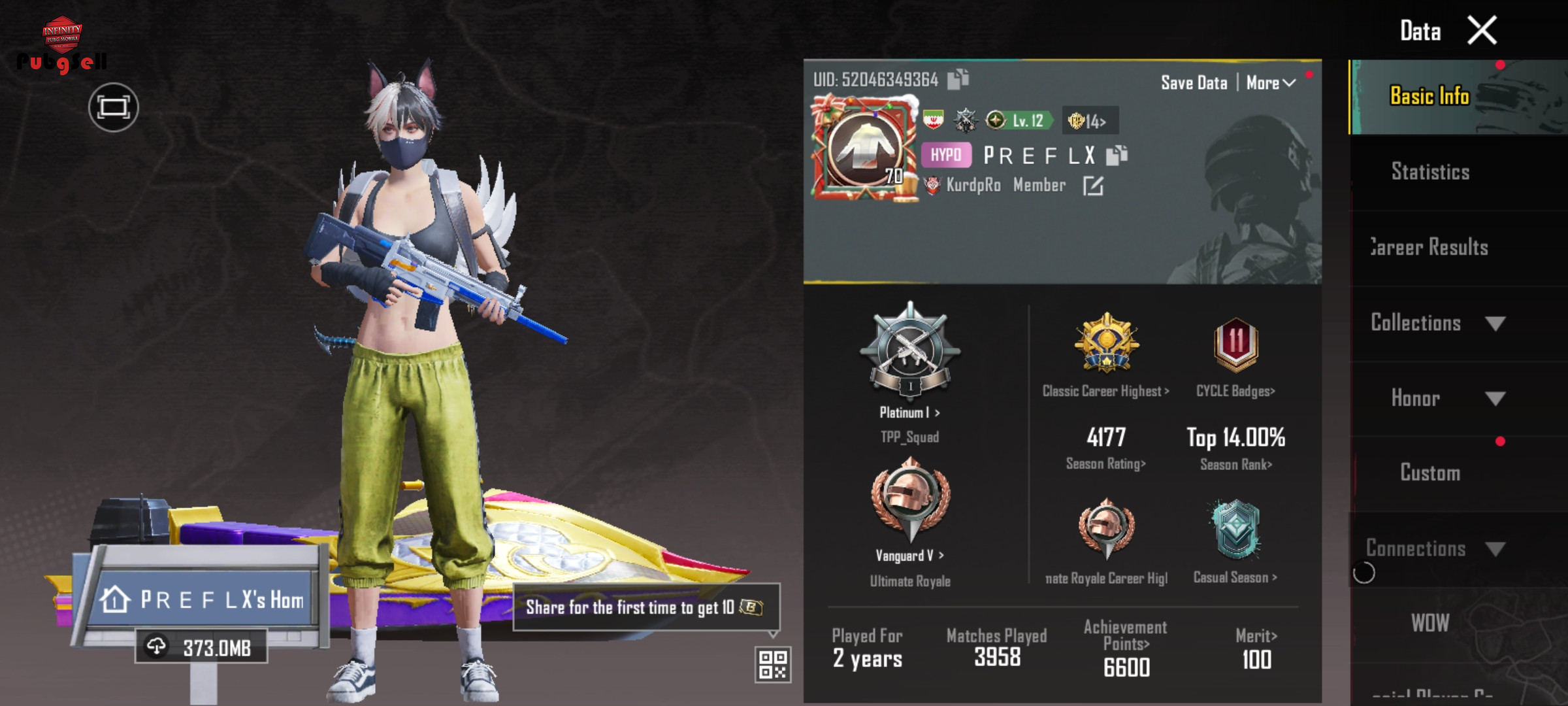Close the Data screen

click(x=1482, y=30)
